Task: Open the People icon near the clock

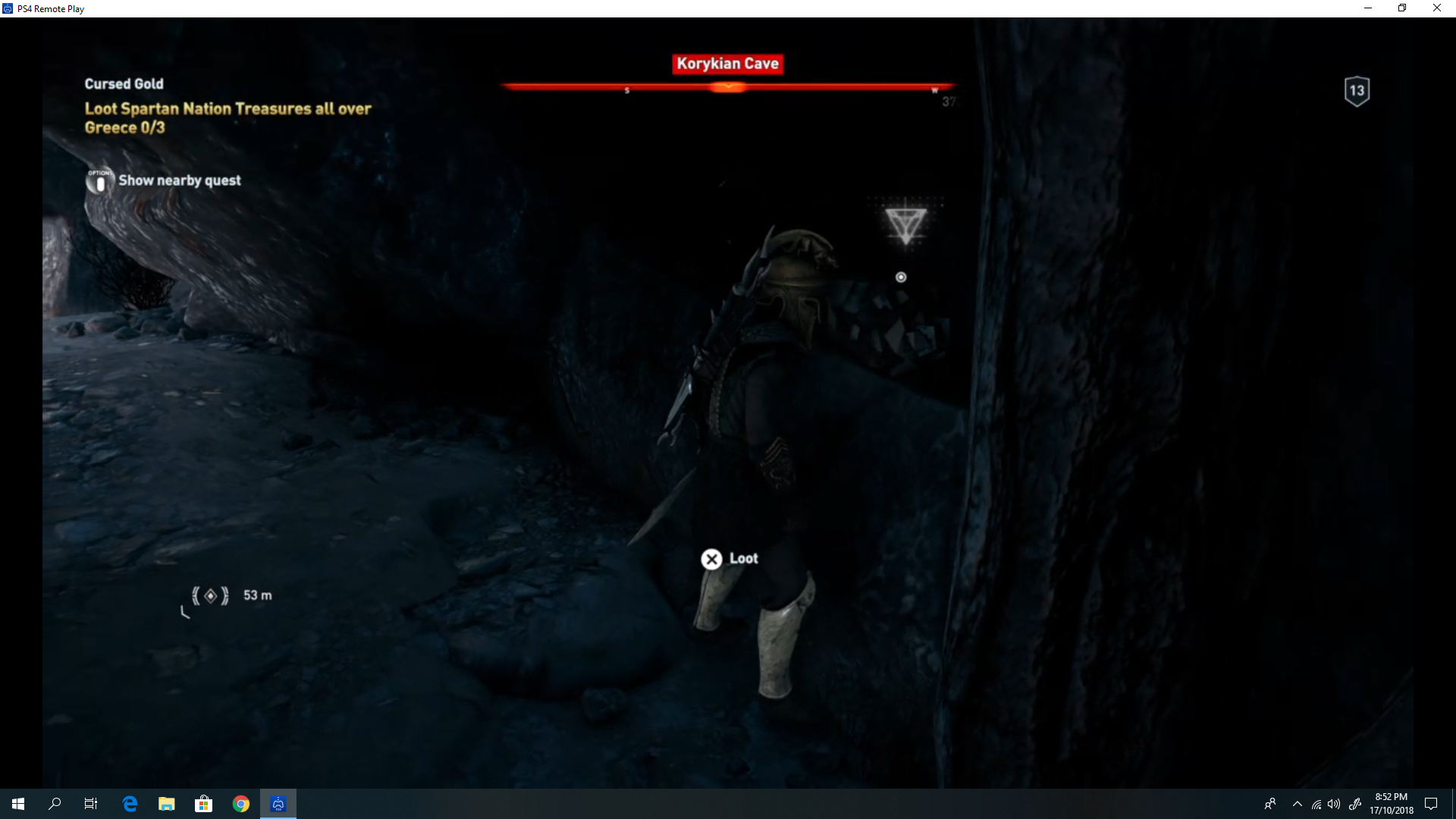Action: click(x=1270, y=803)
